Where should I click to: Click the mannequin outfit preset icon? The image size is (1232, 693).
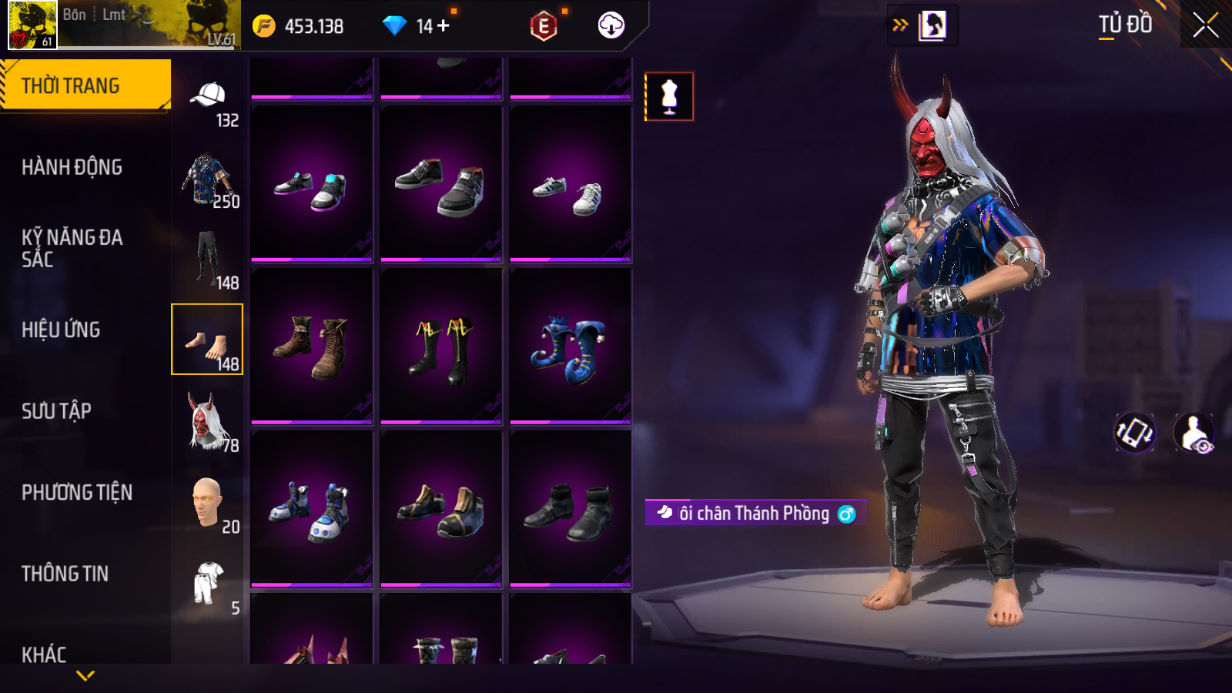(x=669, y=96)
